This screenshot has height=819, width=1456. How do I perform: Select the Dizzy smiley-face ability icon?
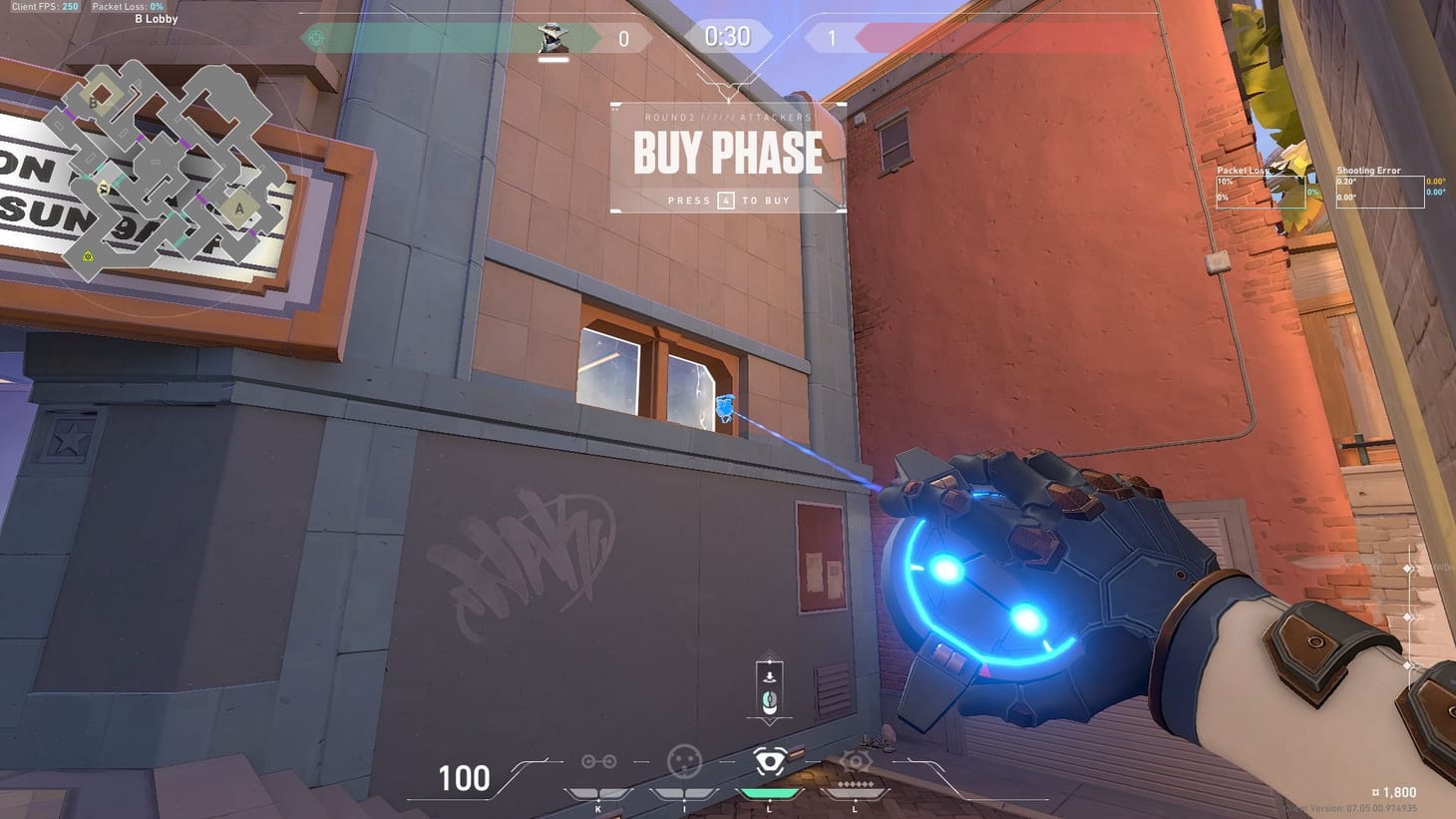tap(683, 762)
